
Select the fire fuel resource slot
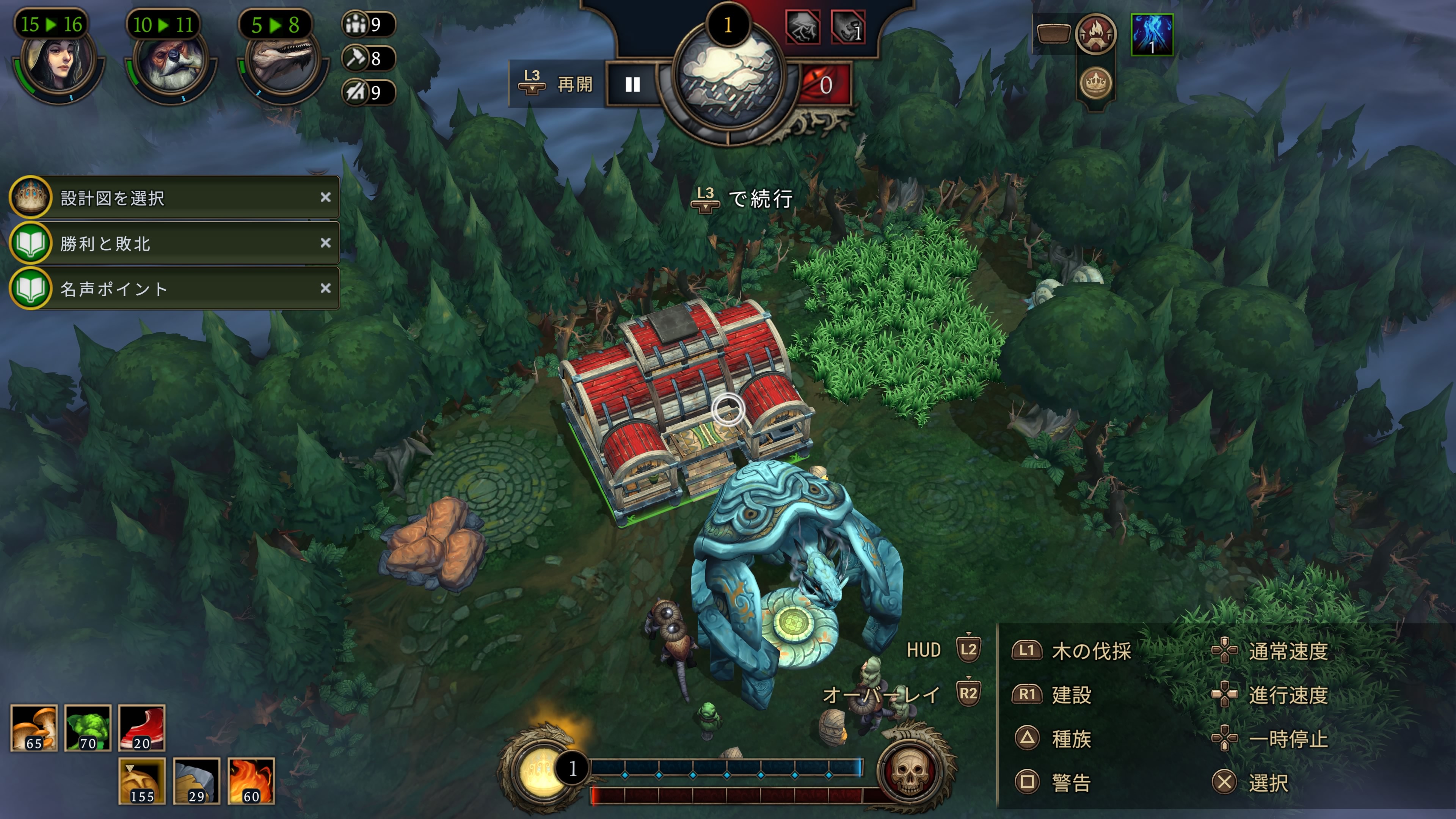pos(251,781)
